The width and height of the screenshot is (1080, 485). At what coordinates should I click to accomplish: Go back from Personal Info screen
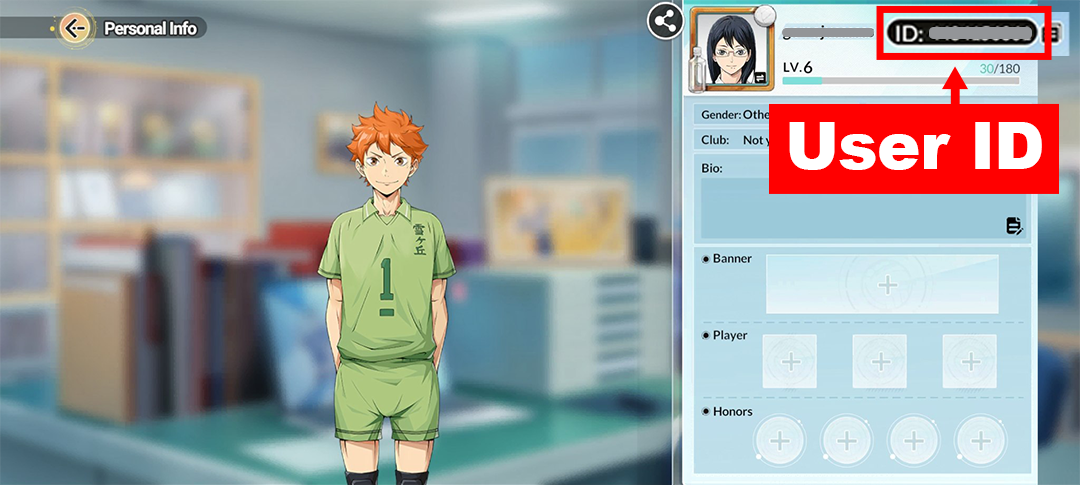(x=73, y=28)
